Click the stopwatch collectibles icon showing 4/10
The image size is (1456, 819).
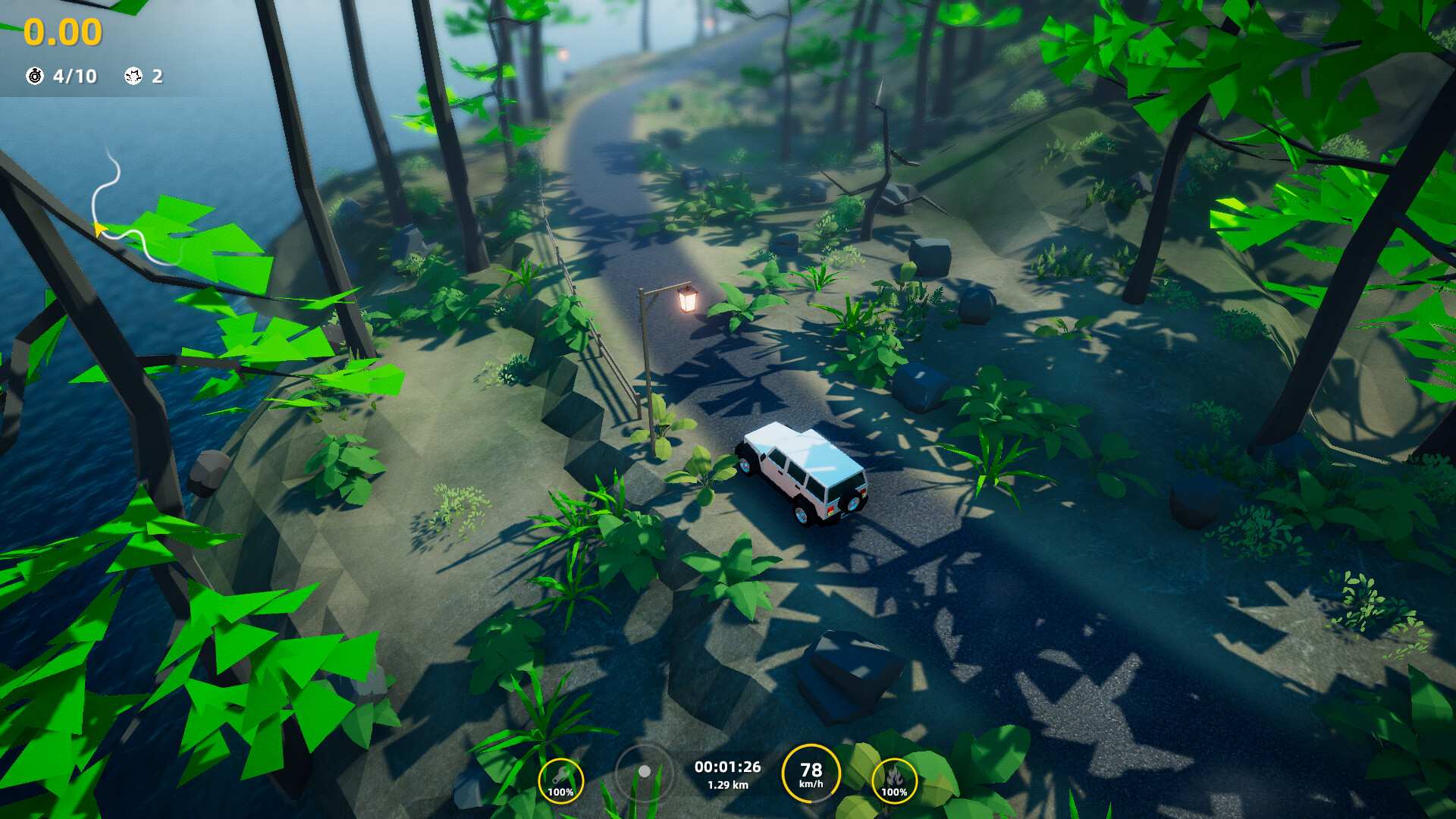(x=34, y=76)
